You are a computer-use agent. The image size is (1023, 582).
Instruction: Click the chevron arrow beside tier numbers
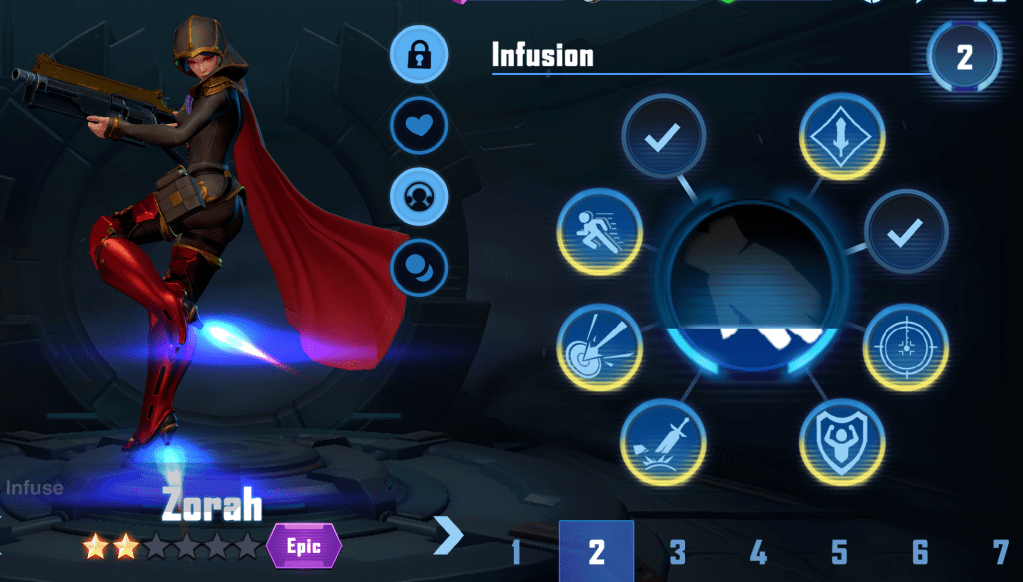449,535
